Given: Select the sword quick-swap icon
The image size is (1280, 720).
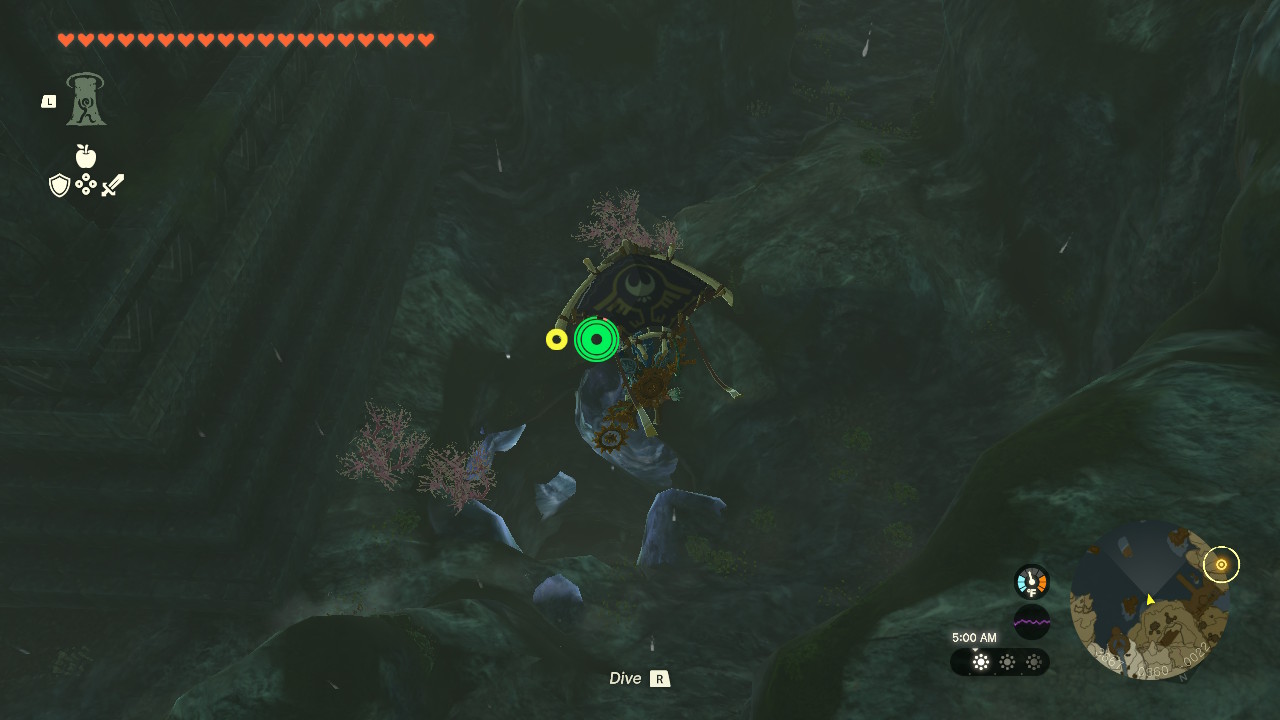Looking at the screenshot, I should point(113,184).
